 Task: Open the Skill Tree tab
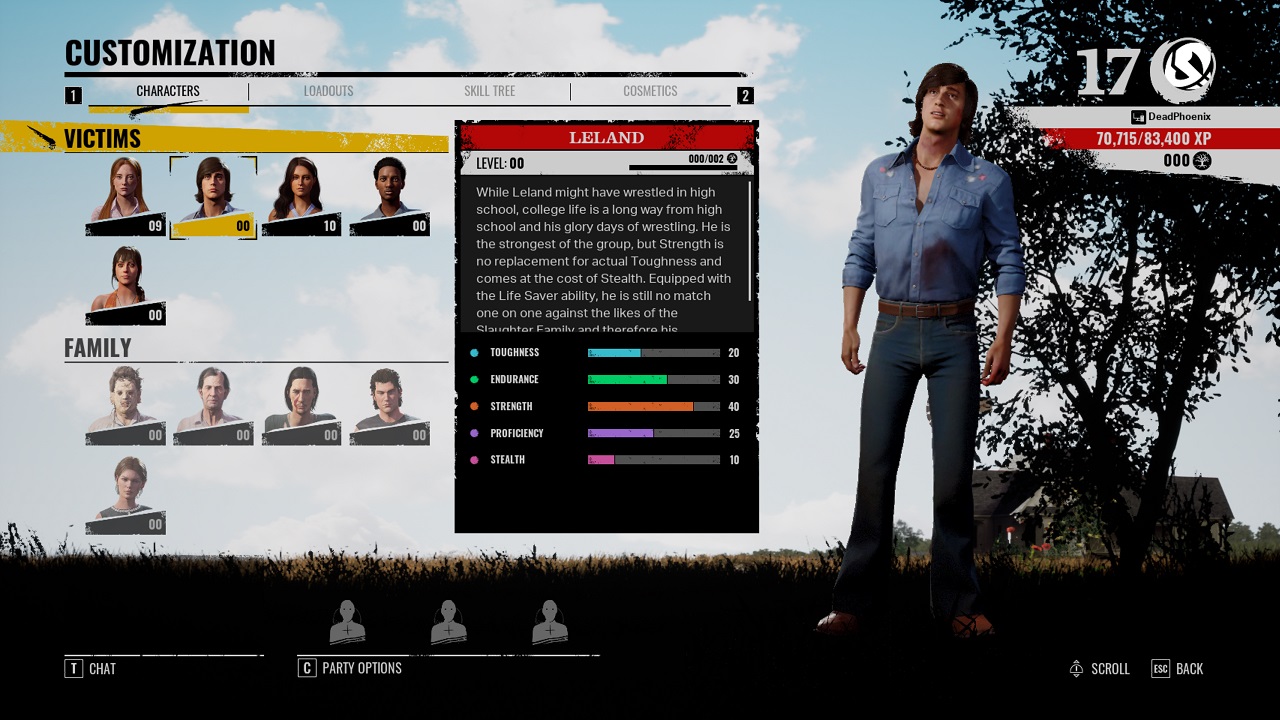489,91
